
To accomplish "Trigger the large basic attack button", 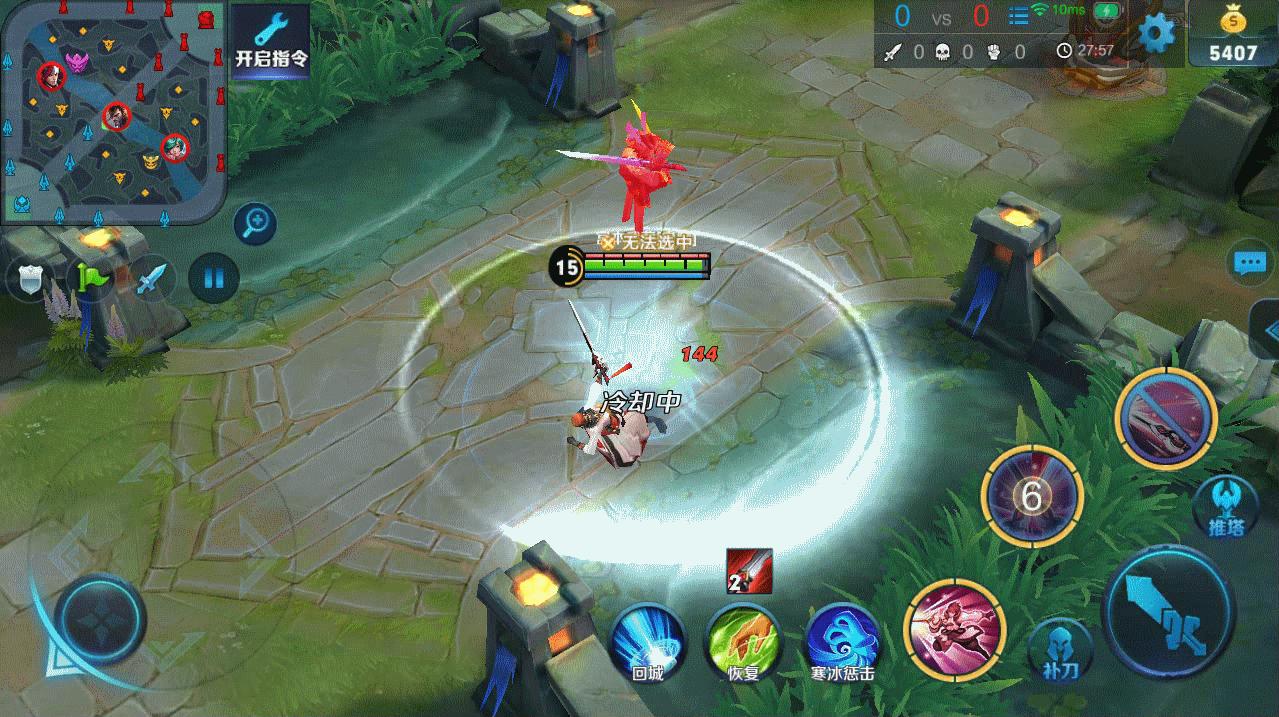I will pos(1168,612).
